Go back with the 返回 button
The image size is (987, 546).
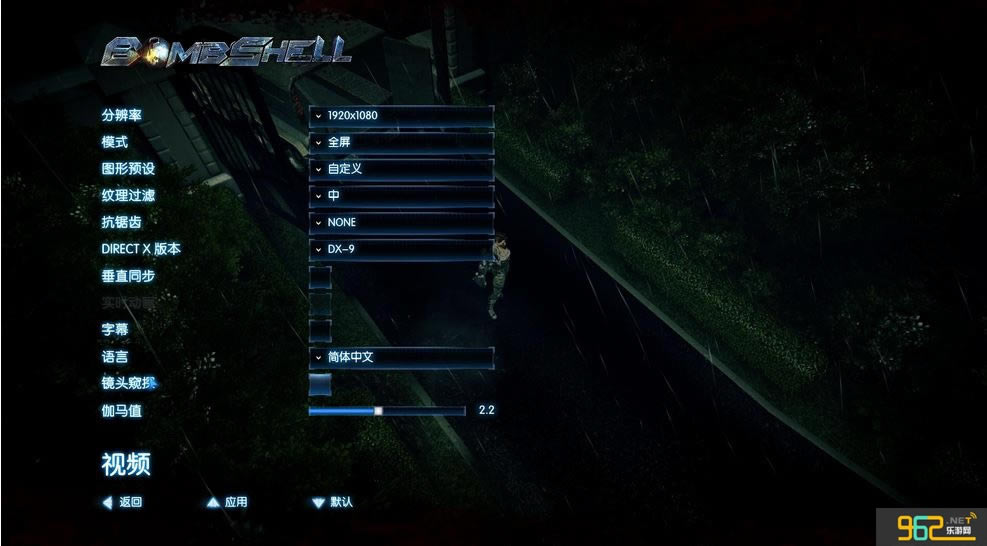(x=123, y=502)
